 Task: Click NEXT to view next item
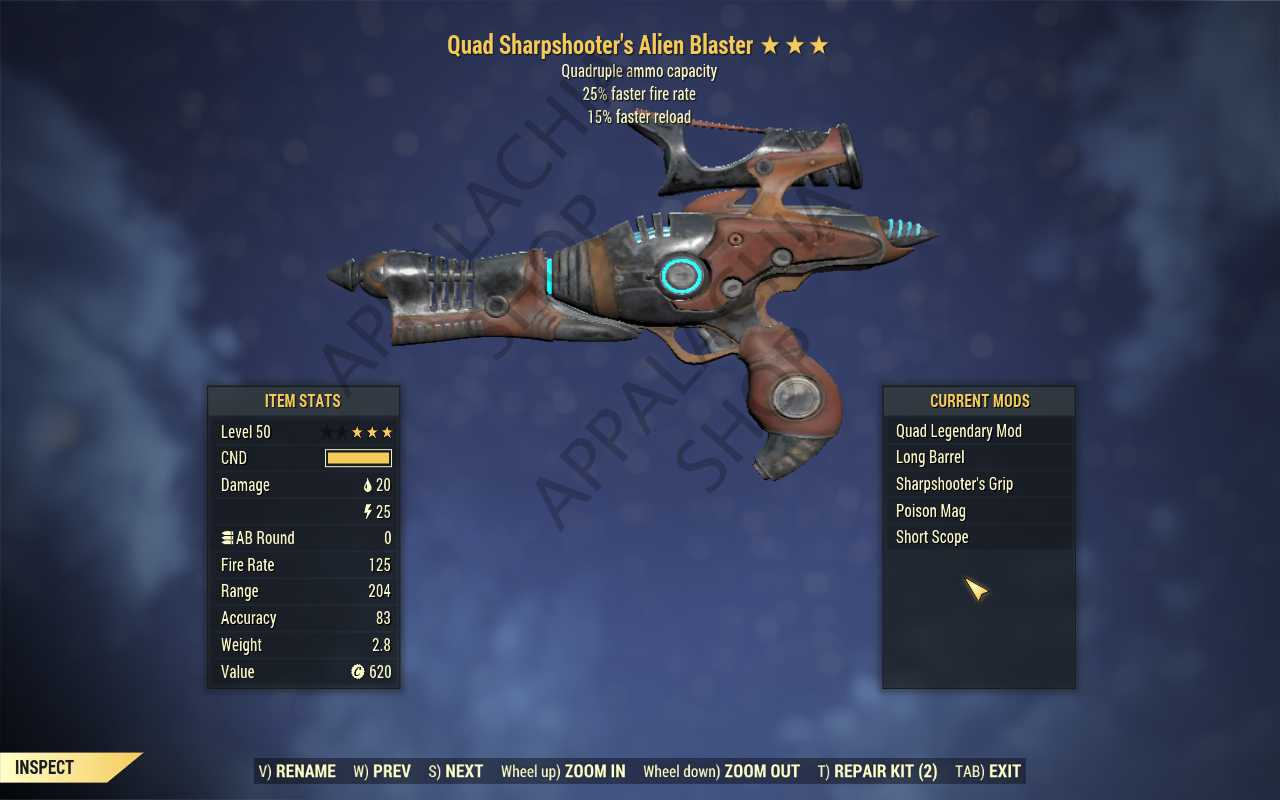[x=455, y=771]
